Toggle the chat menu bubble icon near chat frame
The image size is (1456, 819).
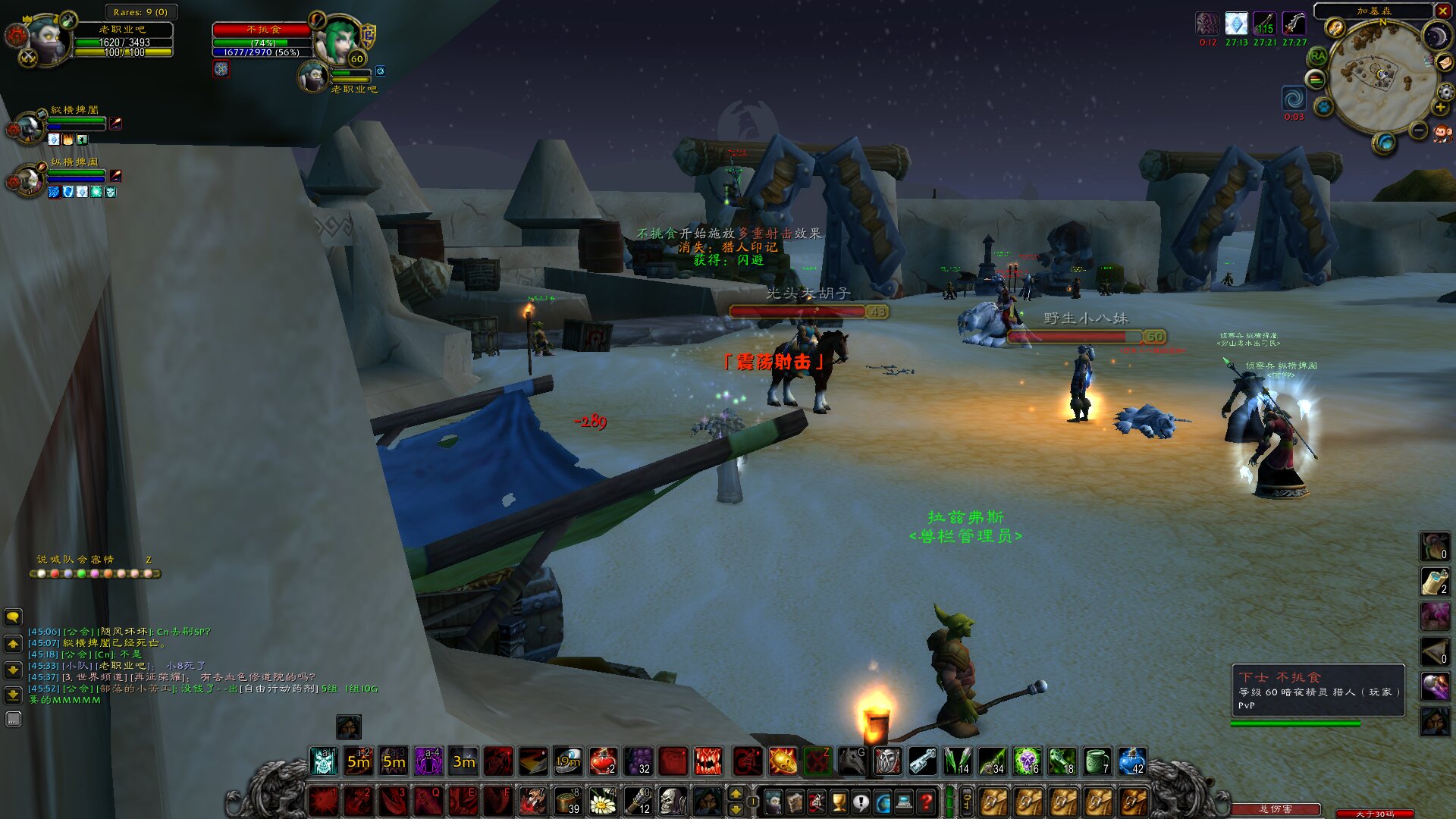13,617
